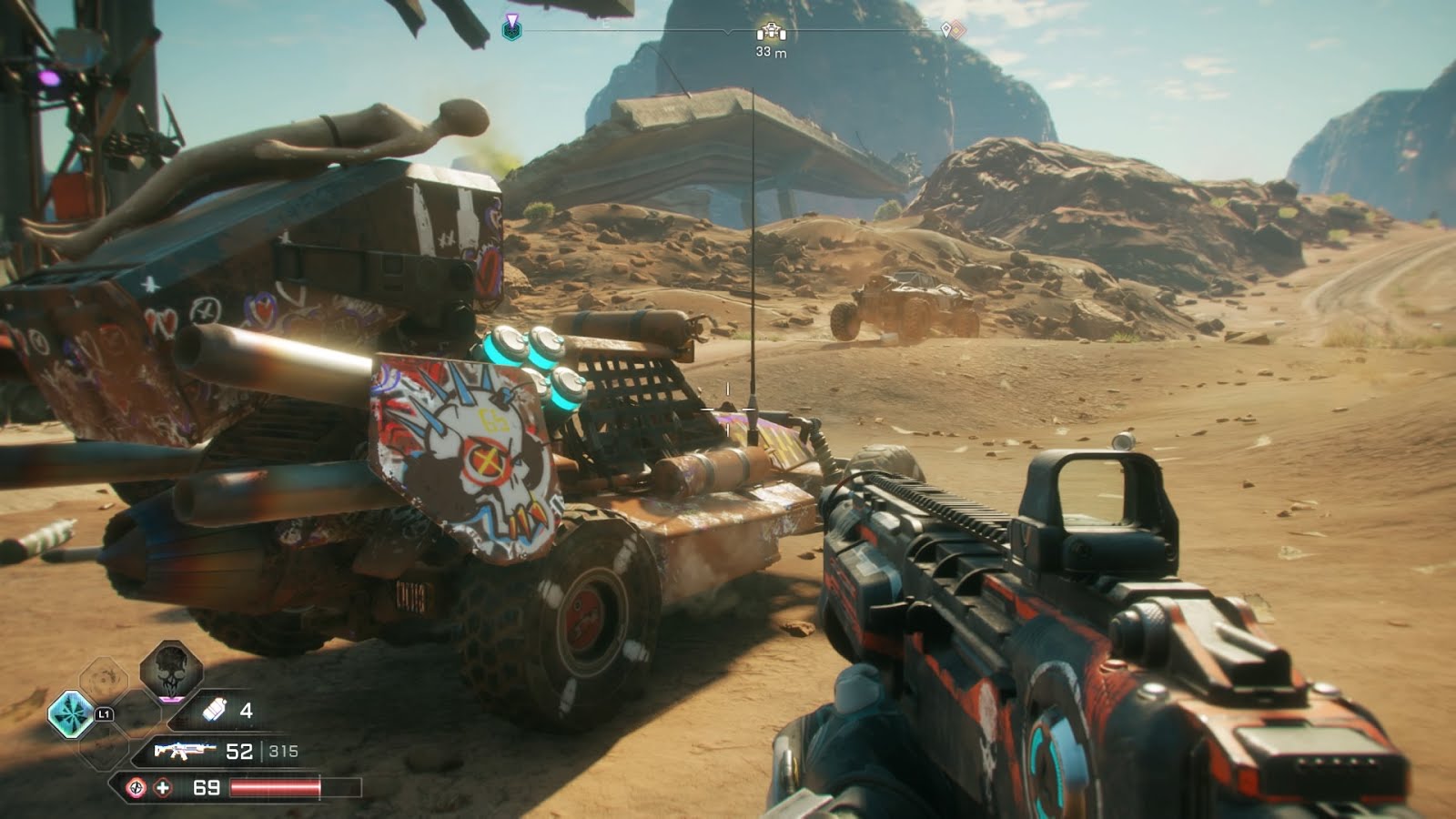Viewport: 1456px width, 819px height.
Task: Click the L1 button prompt label
Action: point(104,714)
